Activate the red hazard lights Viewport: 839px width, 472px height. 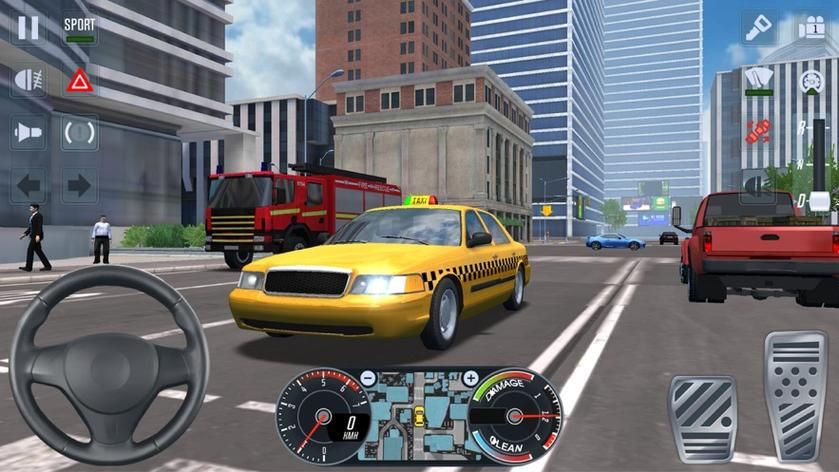[80, 81]
